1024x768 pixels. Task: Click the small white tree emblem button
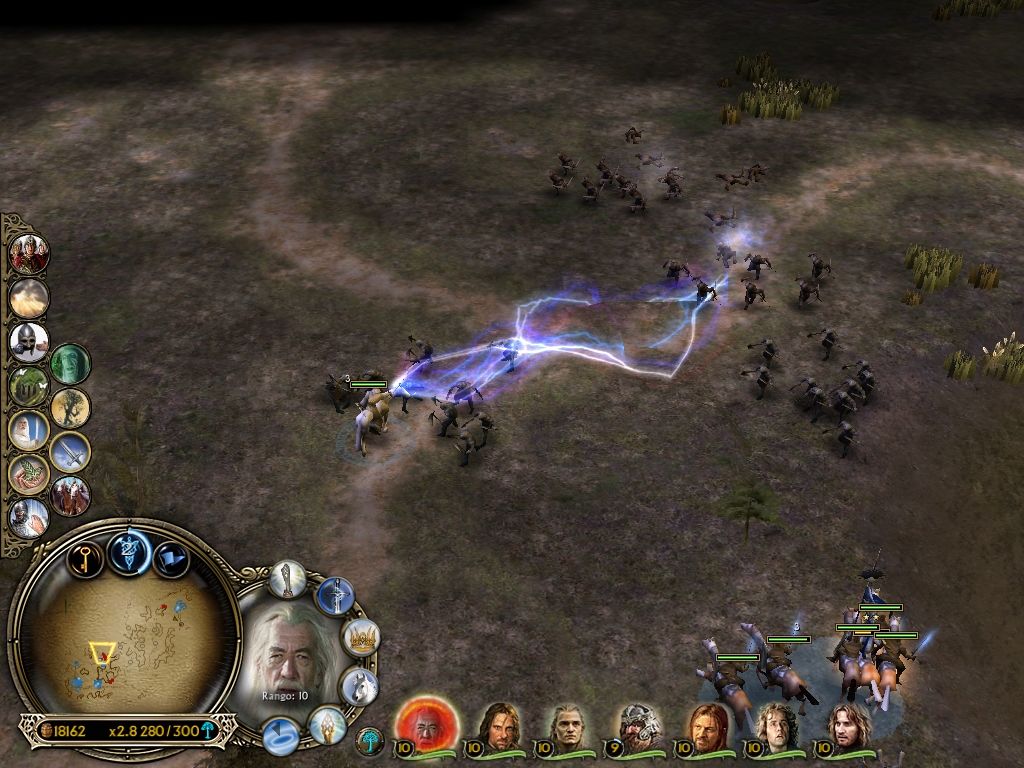(x=370, y=741)
